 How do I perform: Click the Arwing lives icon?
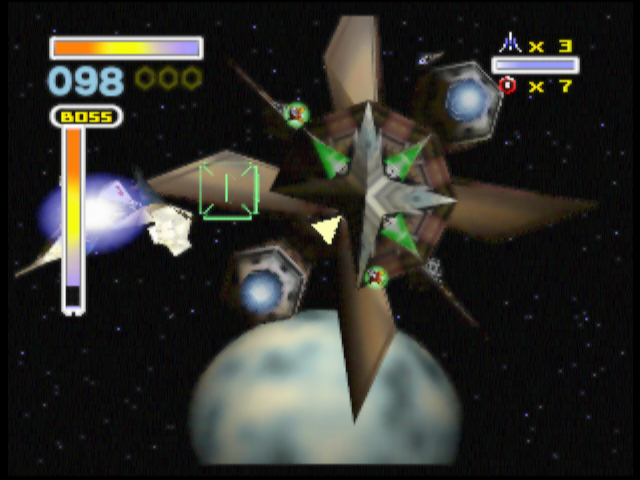coord(510,44)
